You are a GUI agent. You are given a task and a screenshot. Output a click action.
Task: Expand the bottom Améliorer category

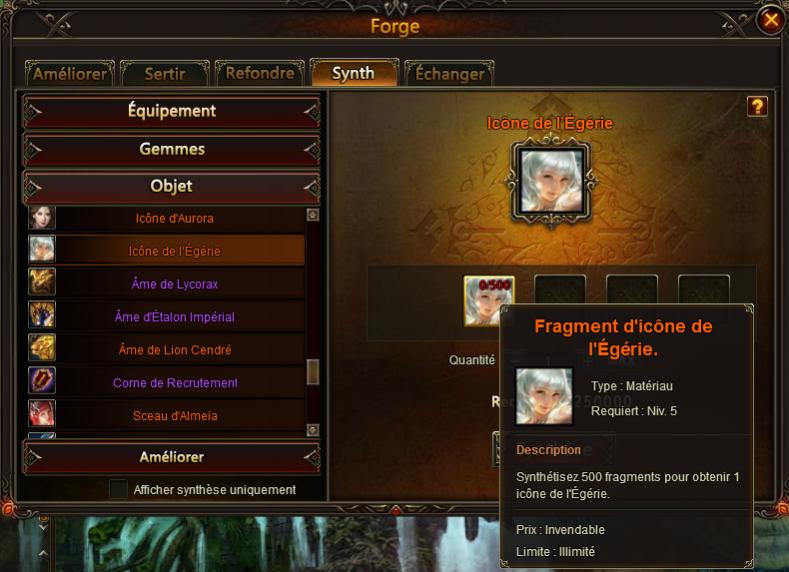coord(172,457)
